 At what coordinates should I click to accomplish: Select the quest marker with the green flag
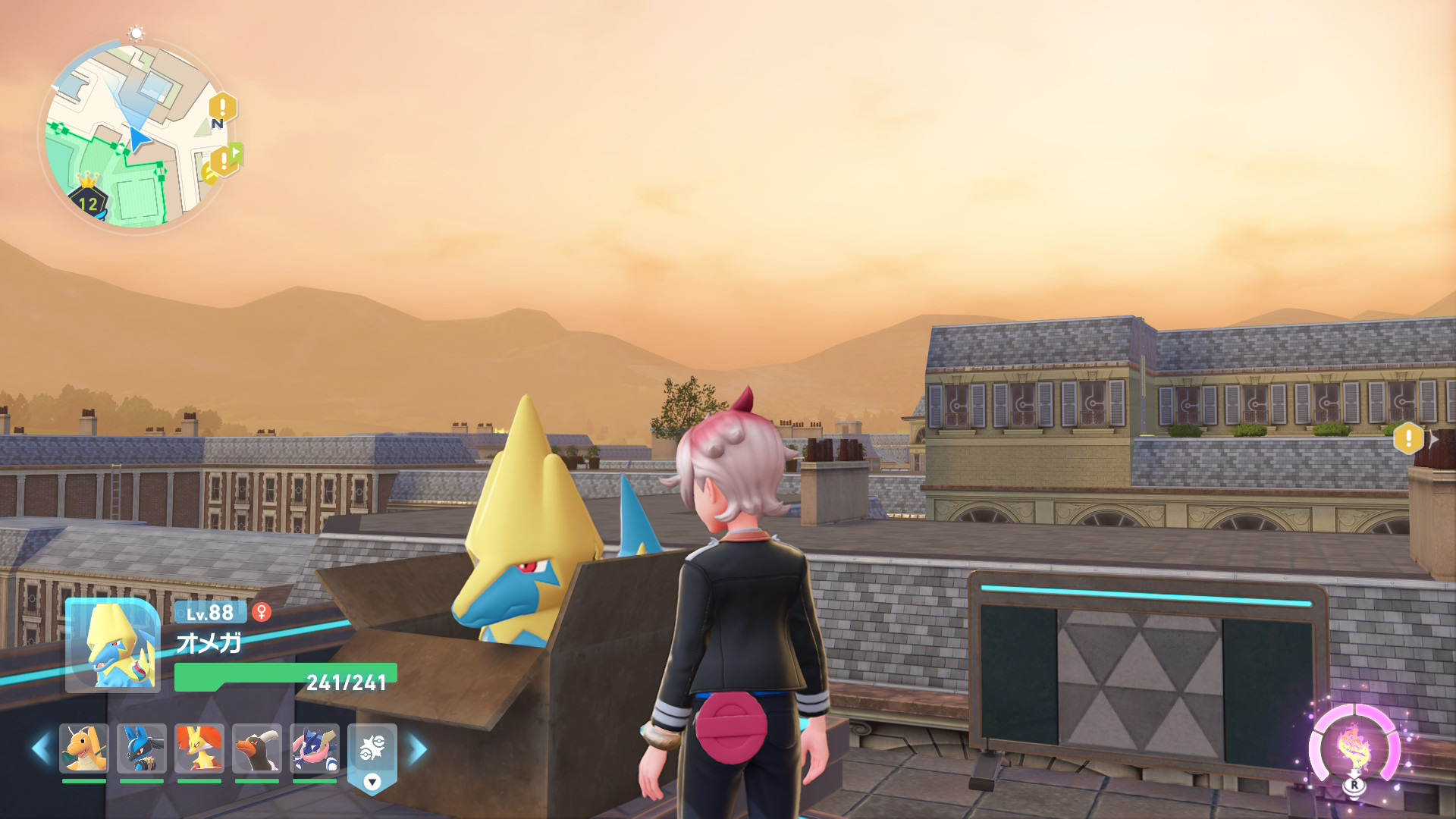point(224,160)
